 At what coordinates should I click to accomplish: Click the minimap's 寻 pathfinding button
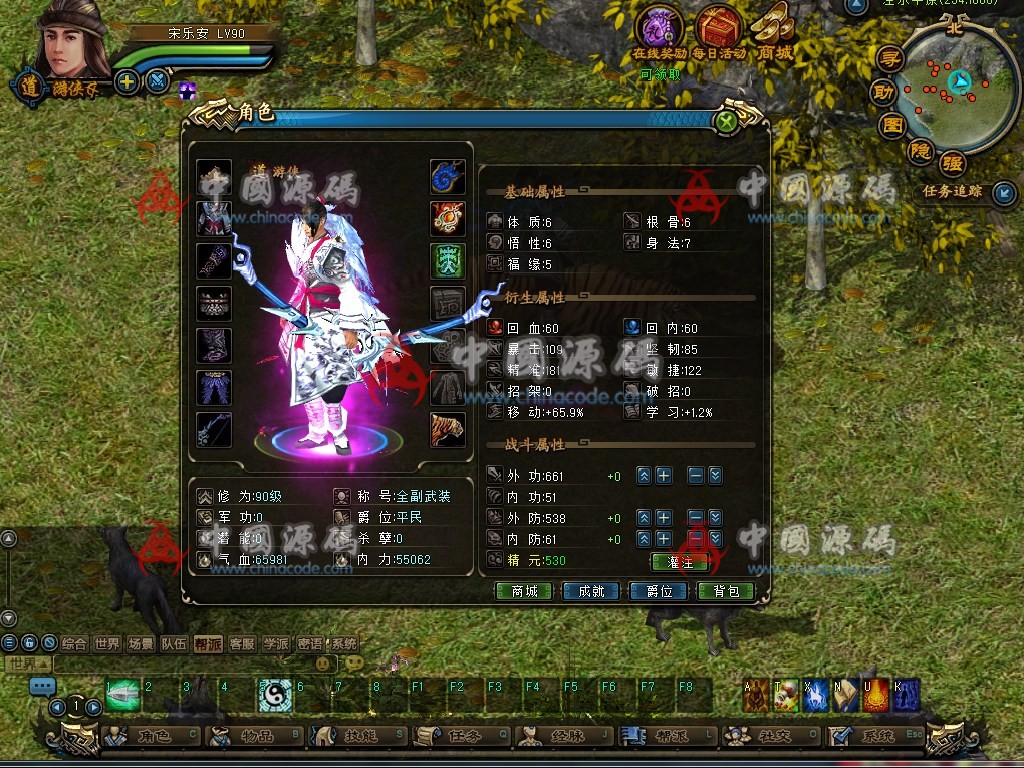pos(889,59)
